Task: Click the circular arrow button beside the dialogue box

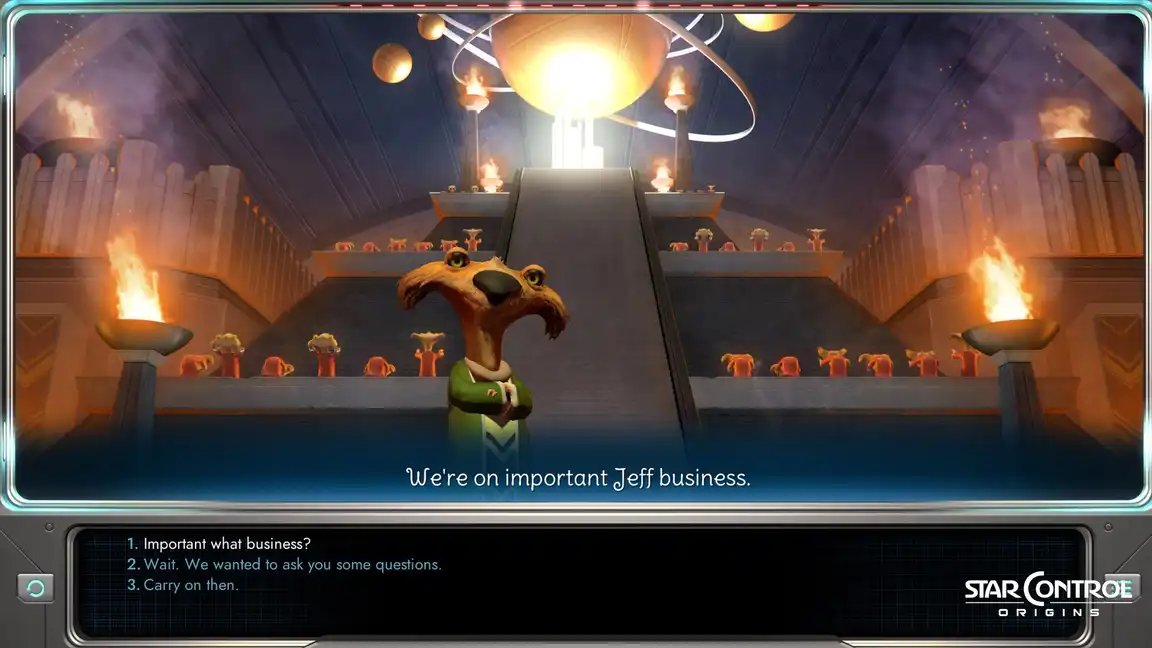Action: point(35,588)
